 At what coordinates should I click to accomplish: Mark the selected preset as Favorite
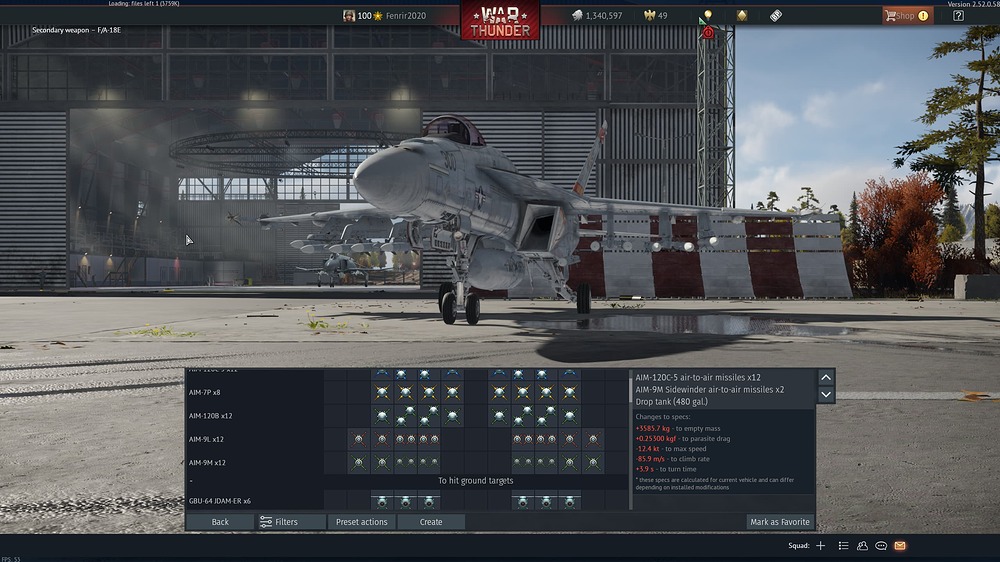click(x=780, y=522)
